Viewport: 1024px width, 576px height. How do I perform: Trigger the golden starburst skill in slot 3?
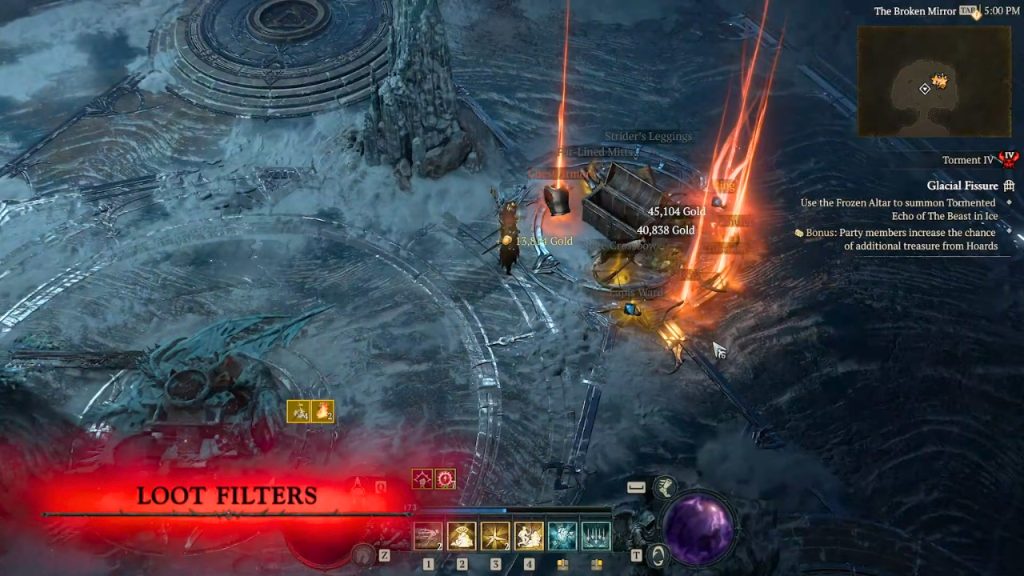495,537
